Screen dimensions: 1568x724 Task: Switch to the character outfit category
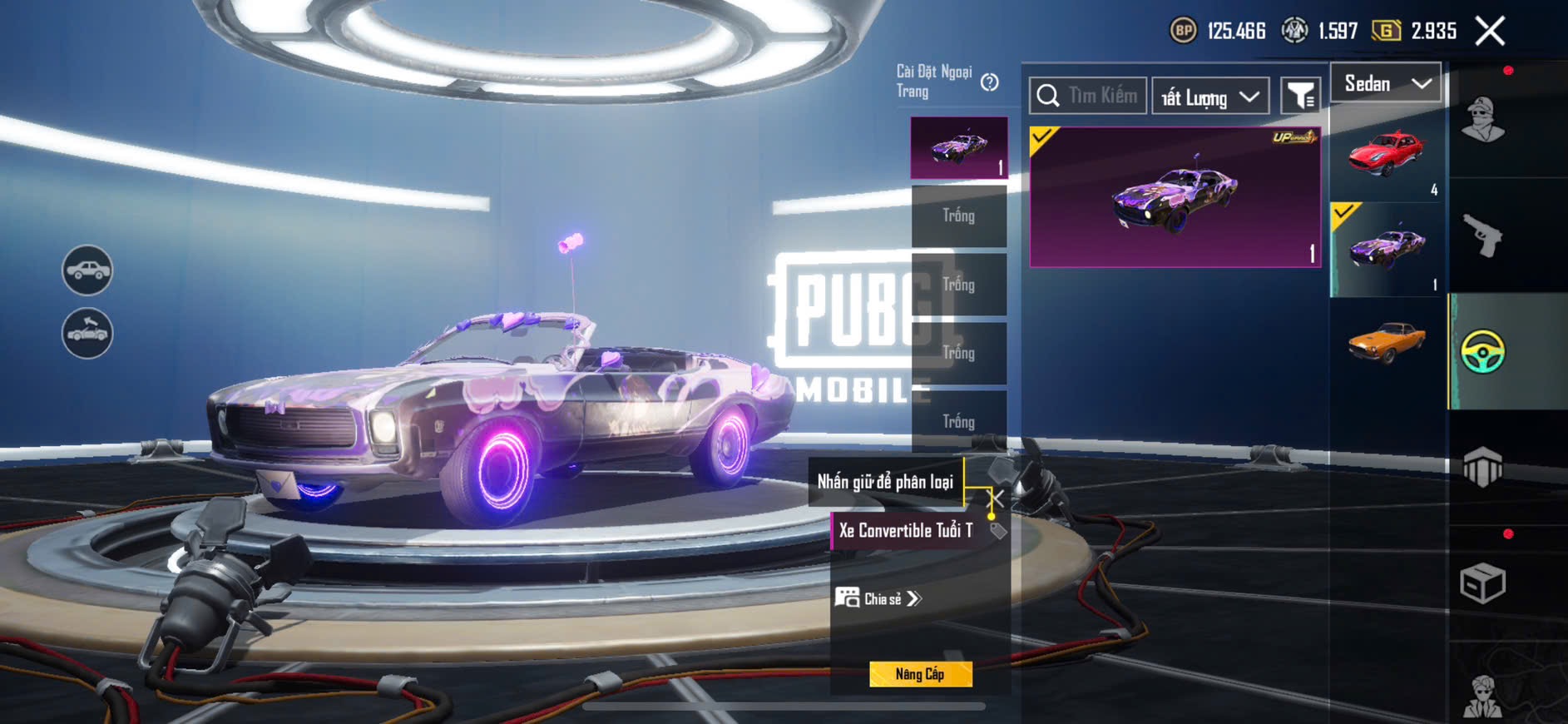point(1482,121)
